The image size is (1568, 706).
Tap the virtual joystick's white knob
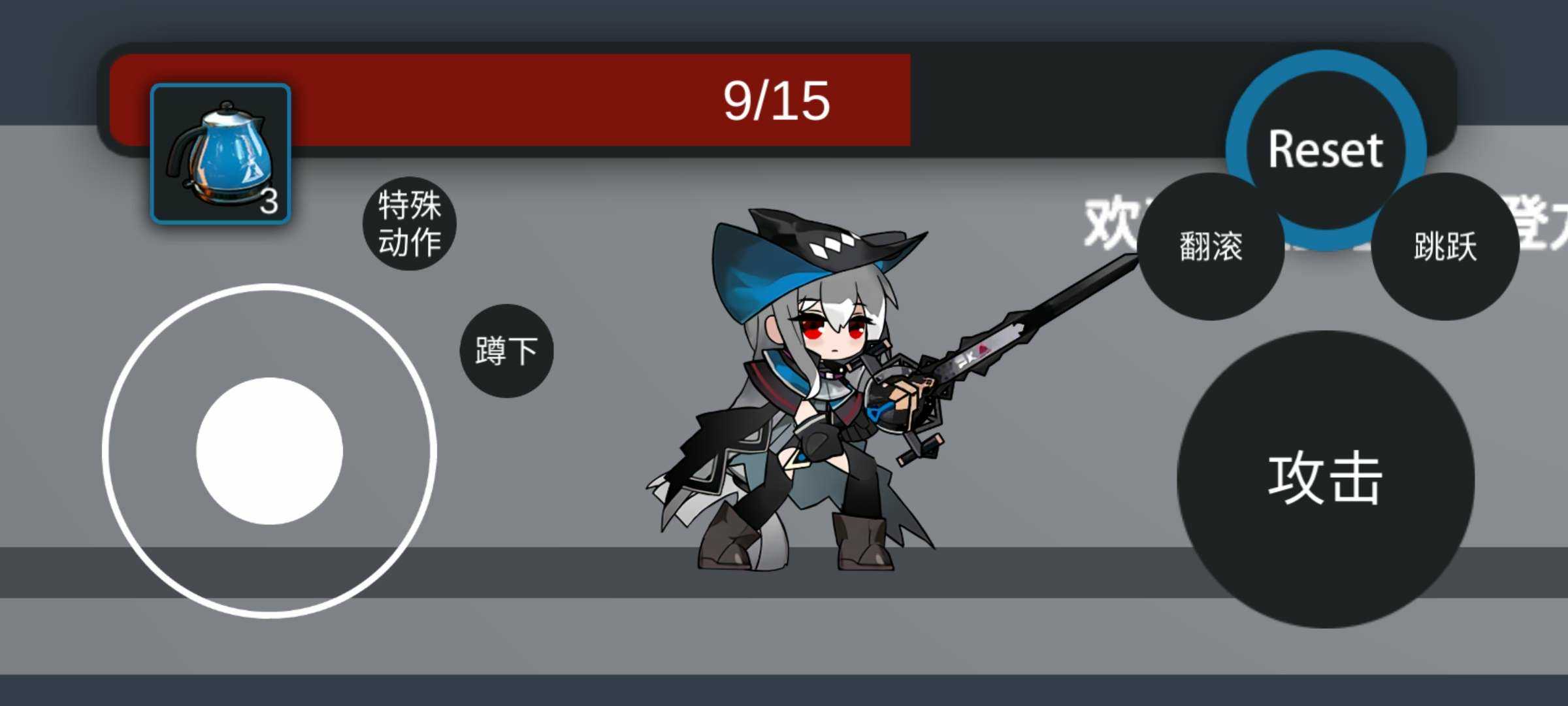pyautogui.click(x=269, y=451)
